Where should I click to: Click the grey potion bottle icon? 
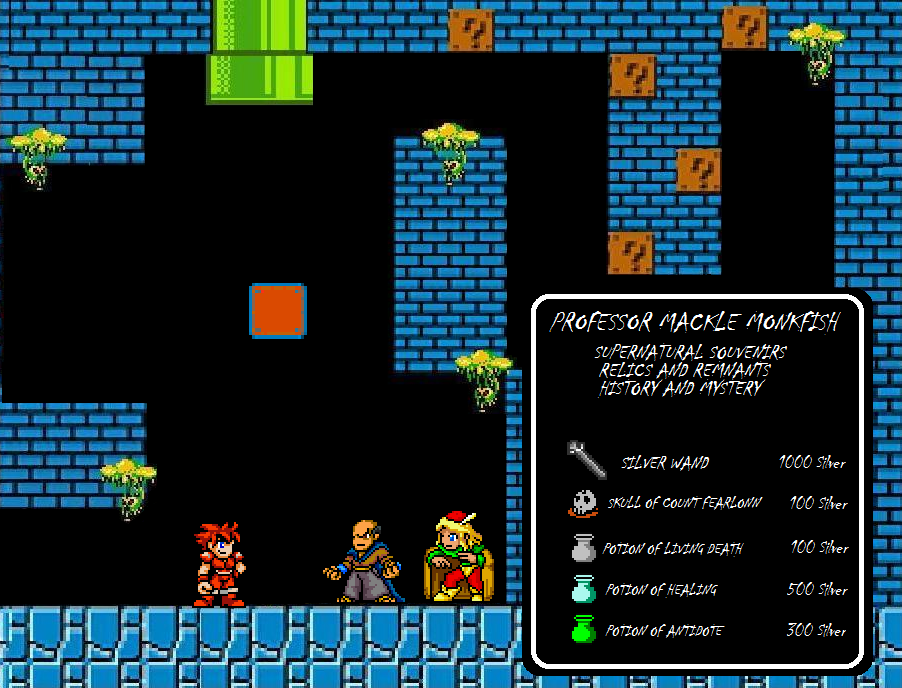pyautogui.click(x=583, y=547)
